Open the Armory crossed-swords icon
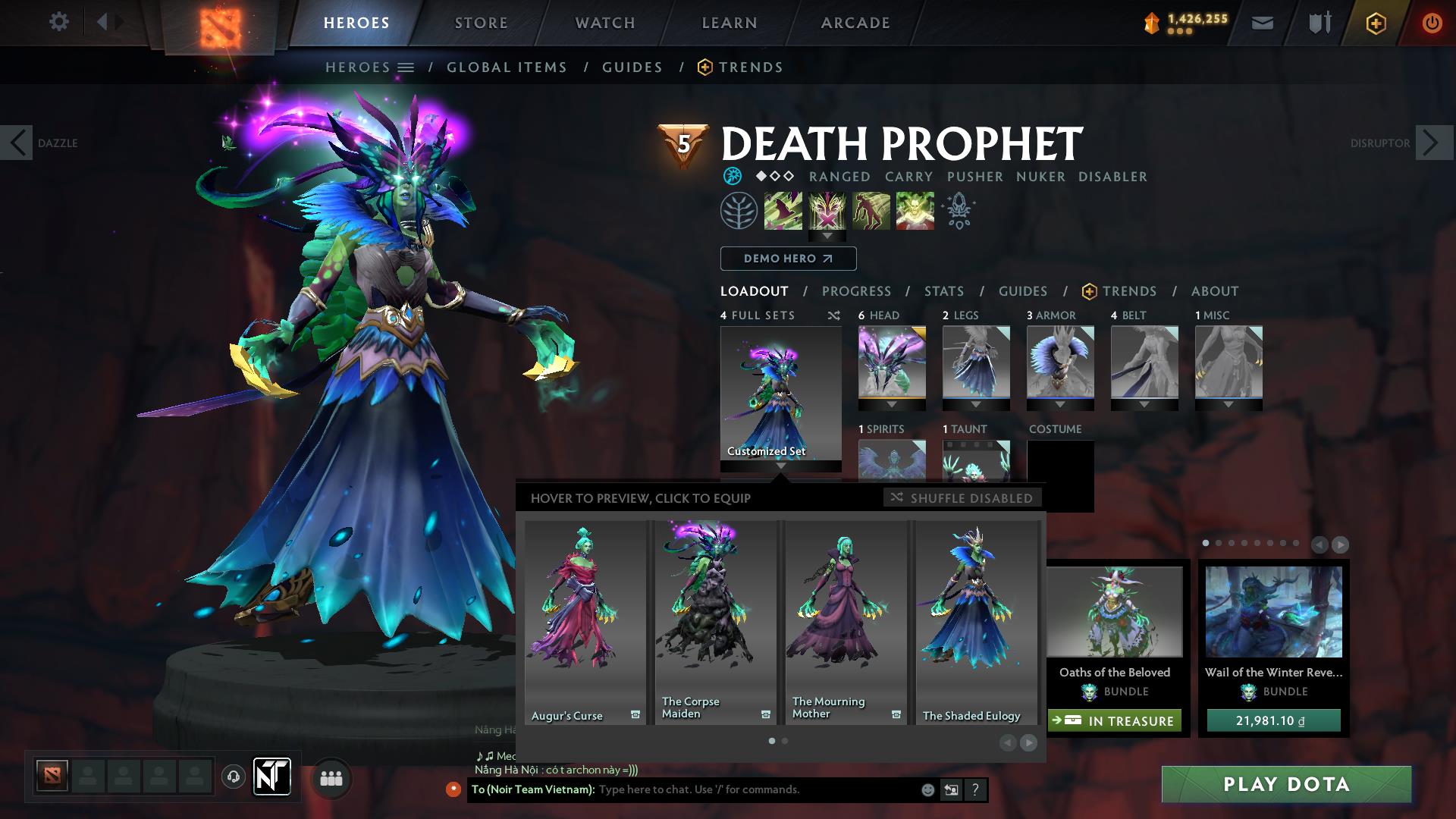Viewport: 1456px width, 819px height. [1319, 23]
